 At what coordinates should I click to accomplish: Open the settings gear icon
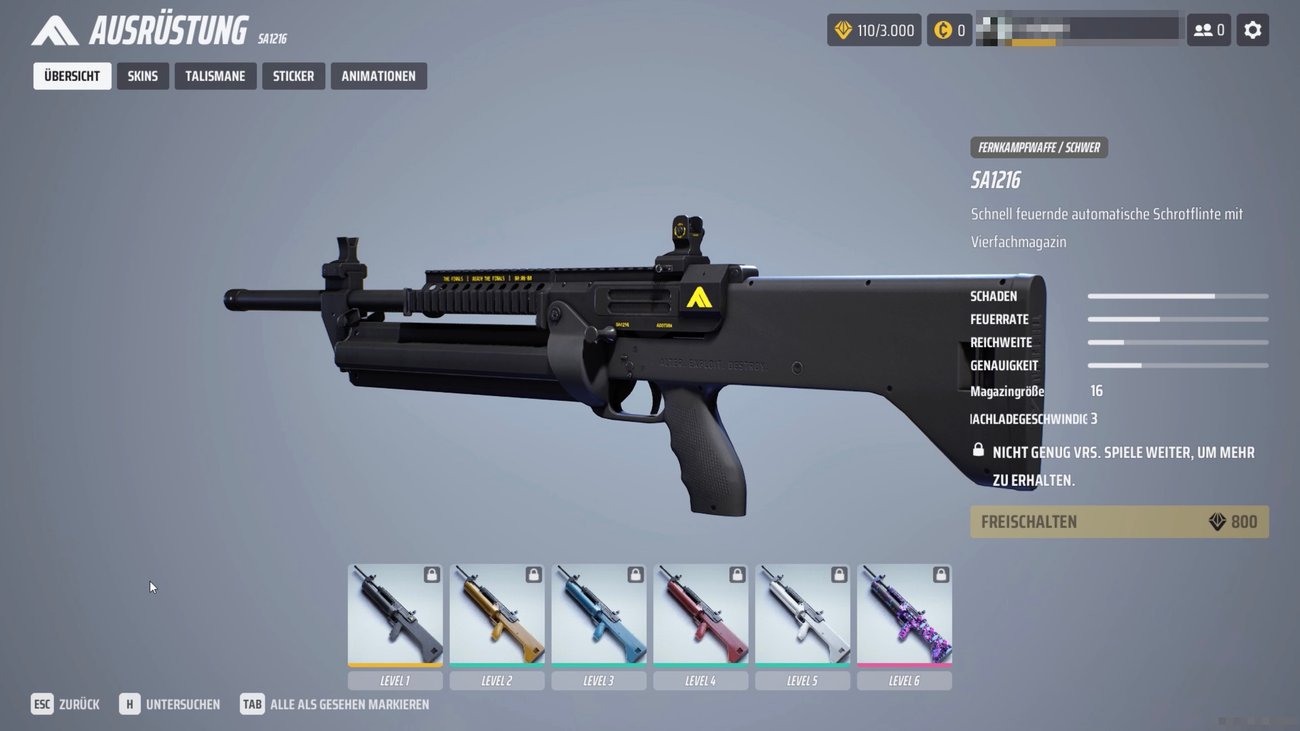1252,30
